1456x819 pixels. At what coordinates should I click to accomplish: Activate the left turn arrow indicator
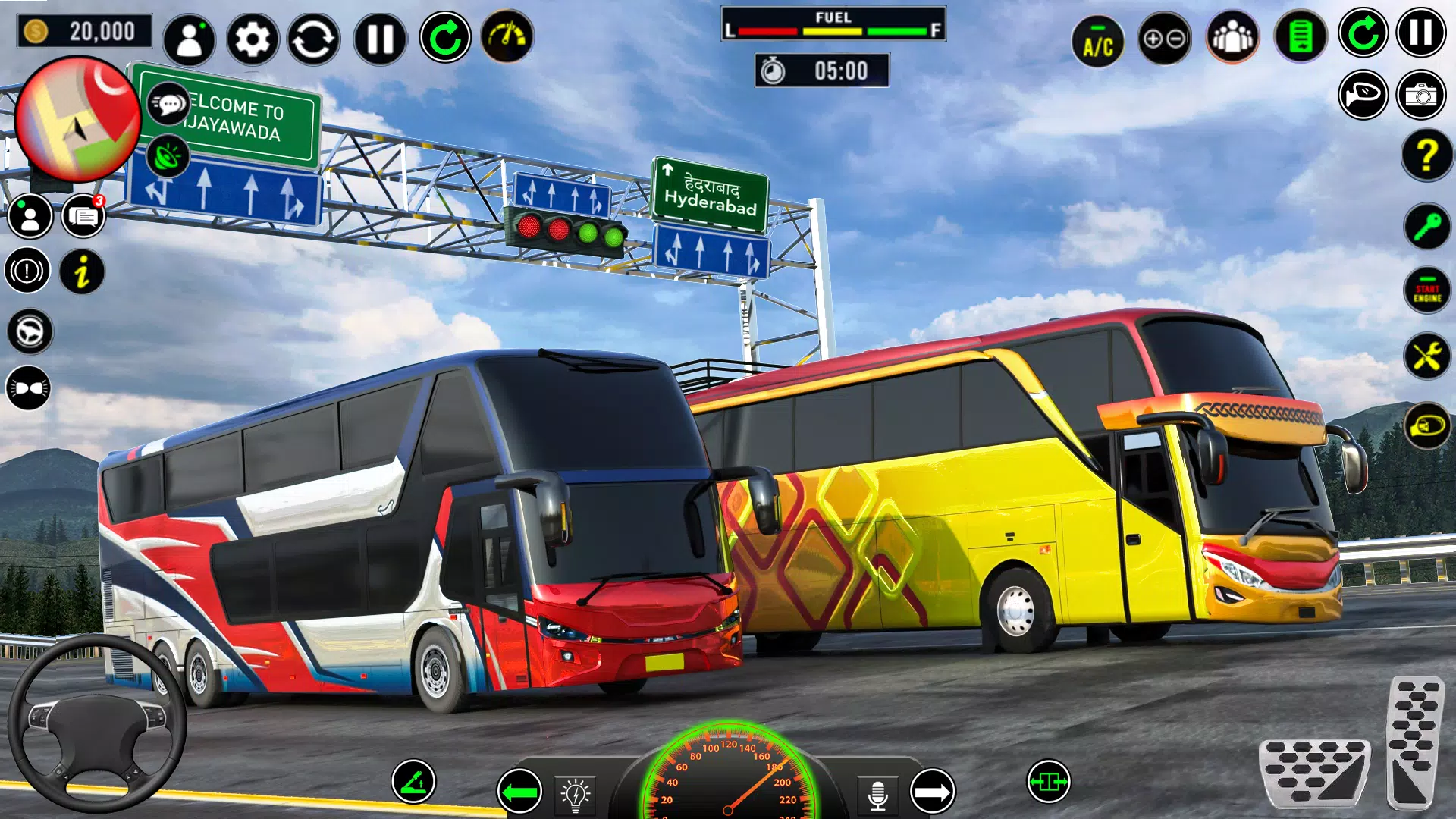(x=519, y=792)
